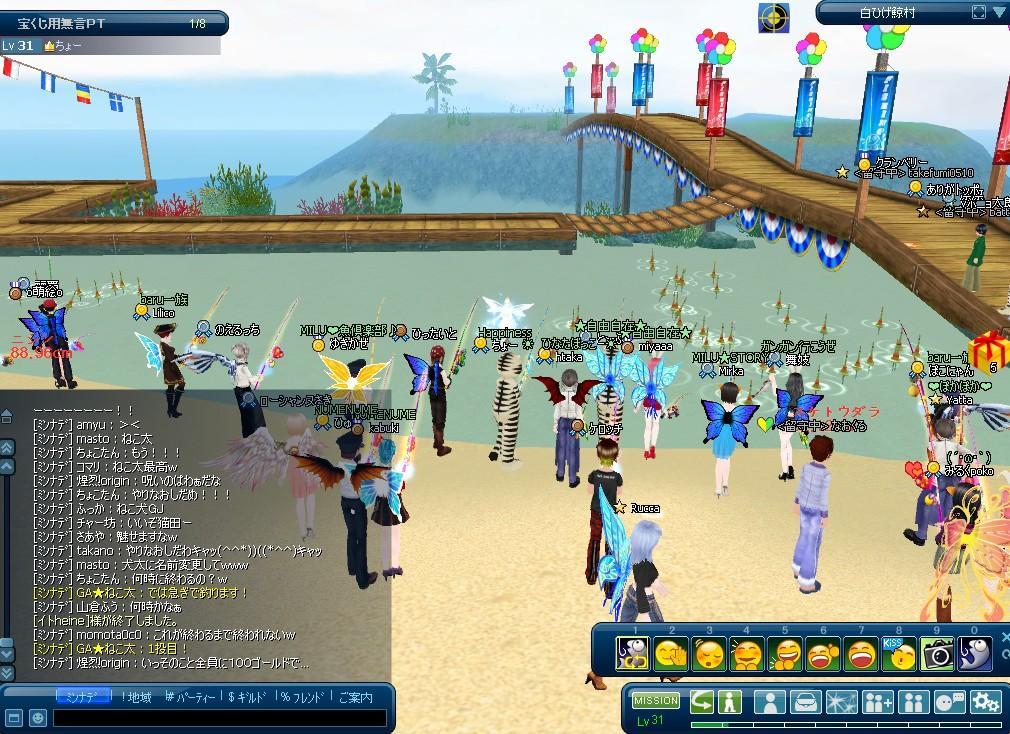Trigger the sleepy face emote
1010x734 pixels.
pos(709,654)
